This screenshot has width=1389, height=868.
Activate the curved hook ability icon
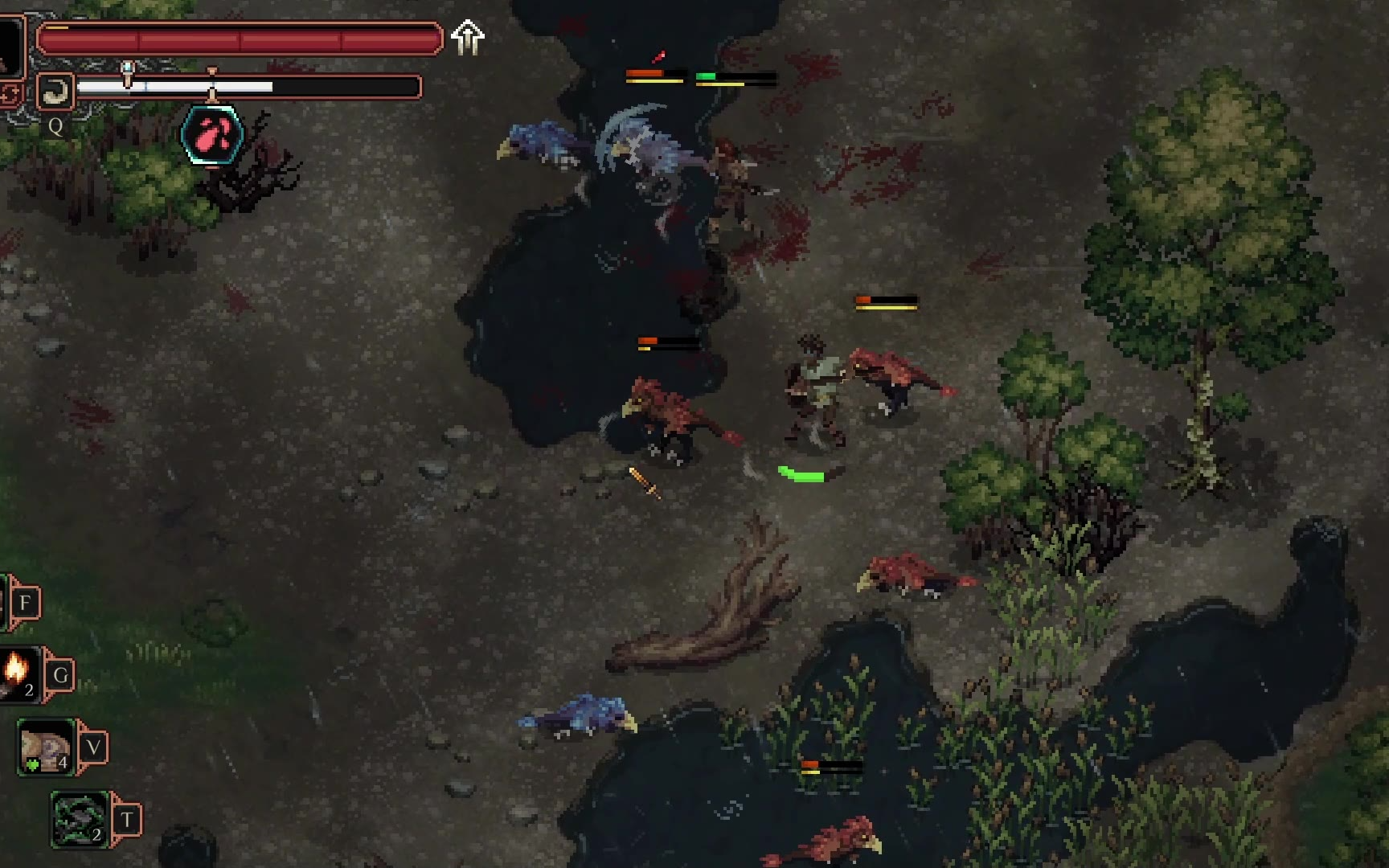point(55,92)
